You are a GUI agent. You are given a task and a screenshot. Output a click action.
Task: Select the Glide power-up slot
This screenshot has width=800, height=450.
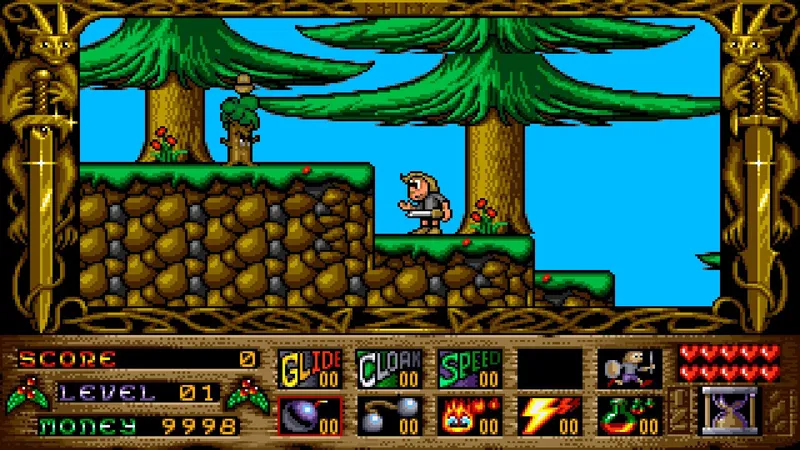pyautogui.click(x=309, y=368)
